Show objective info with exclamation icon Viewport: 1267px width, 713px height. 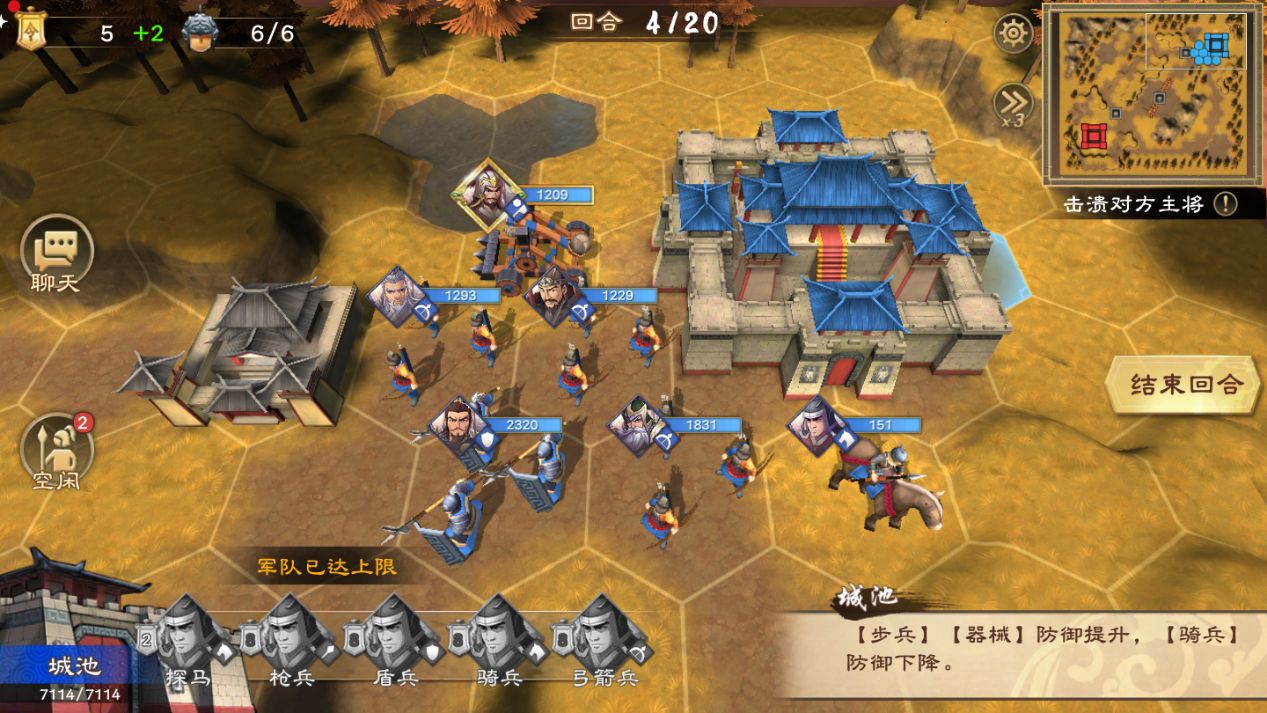[x=1225, y=205]
